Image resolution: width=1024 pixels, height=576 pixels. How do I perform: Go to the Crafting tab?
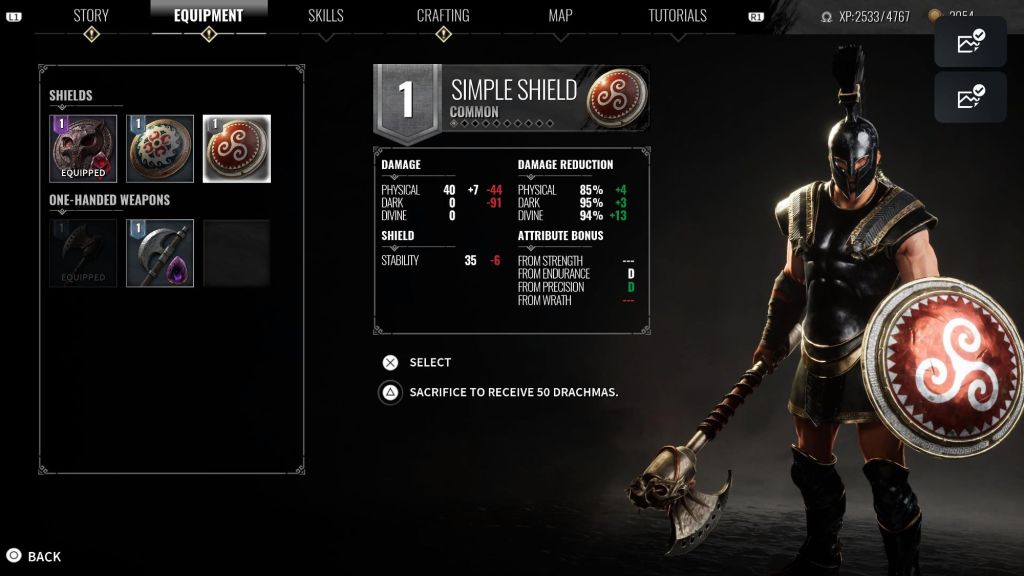click(443, 16)
